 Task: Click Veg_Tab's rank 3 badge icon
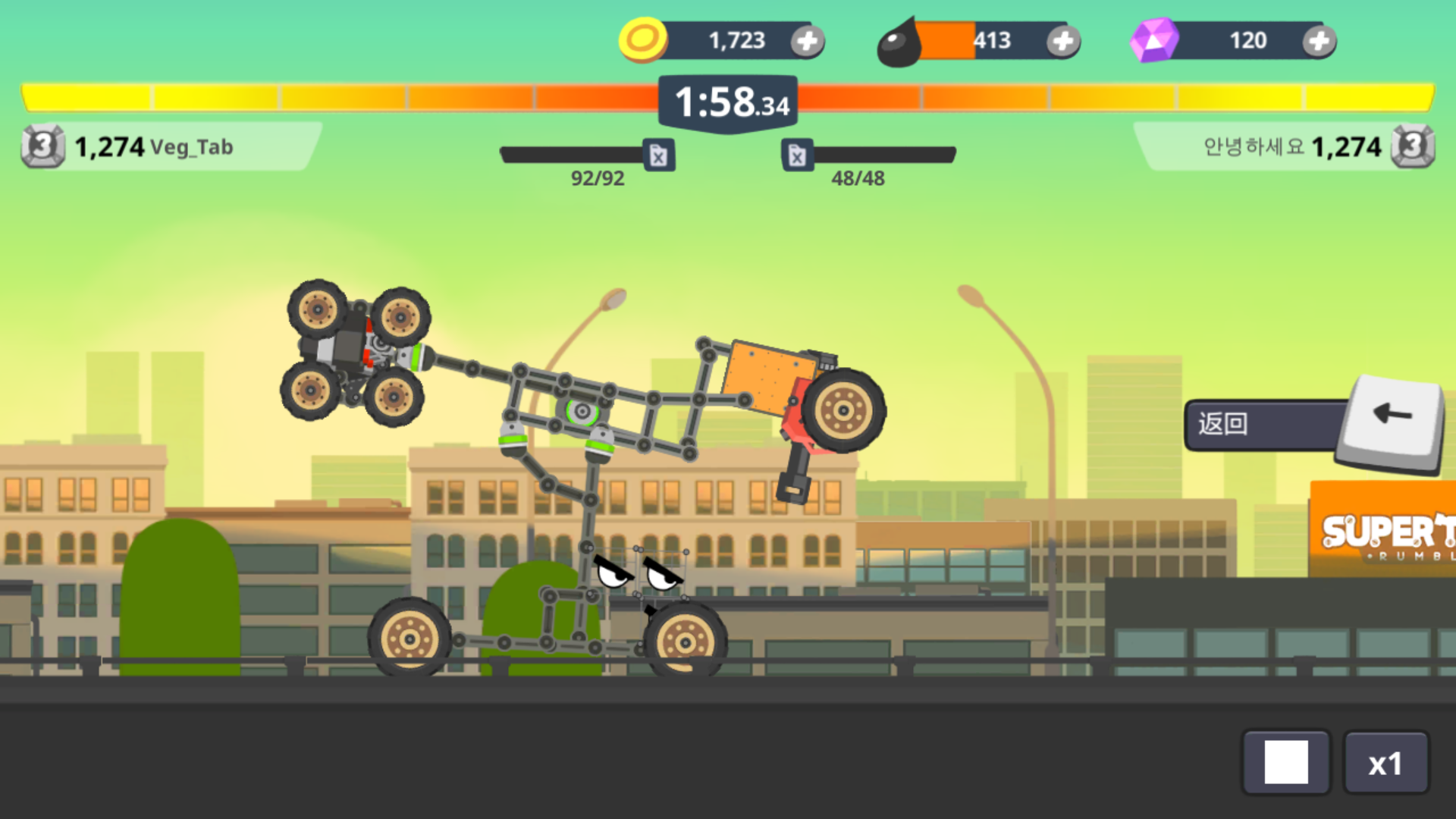(42, 146)
